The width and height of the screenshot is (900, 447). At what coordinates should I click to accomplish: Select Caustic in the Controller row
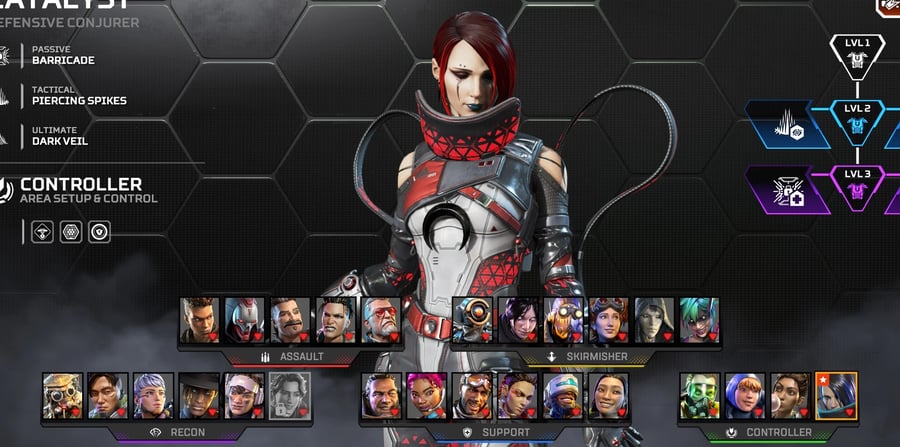[699, 395]
